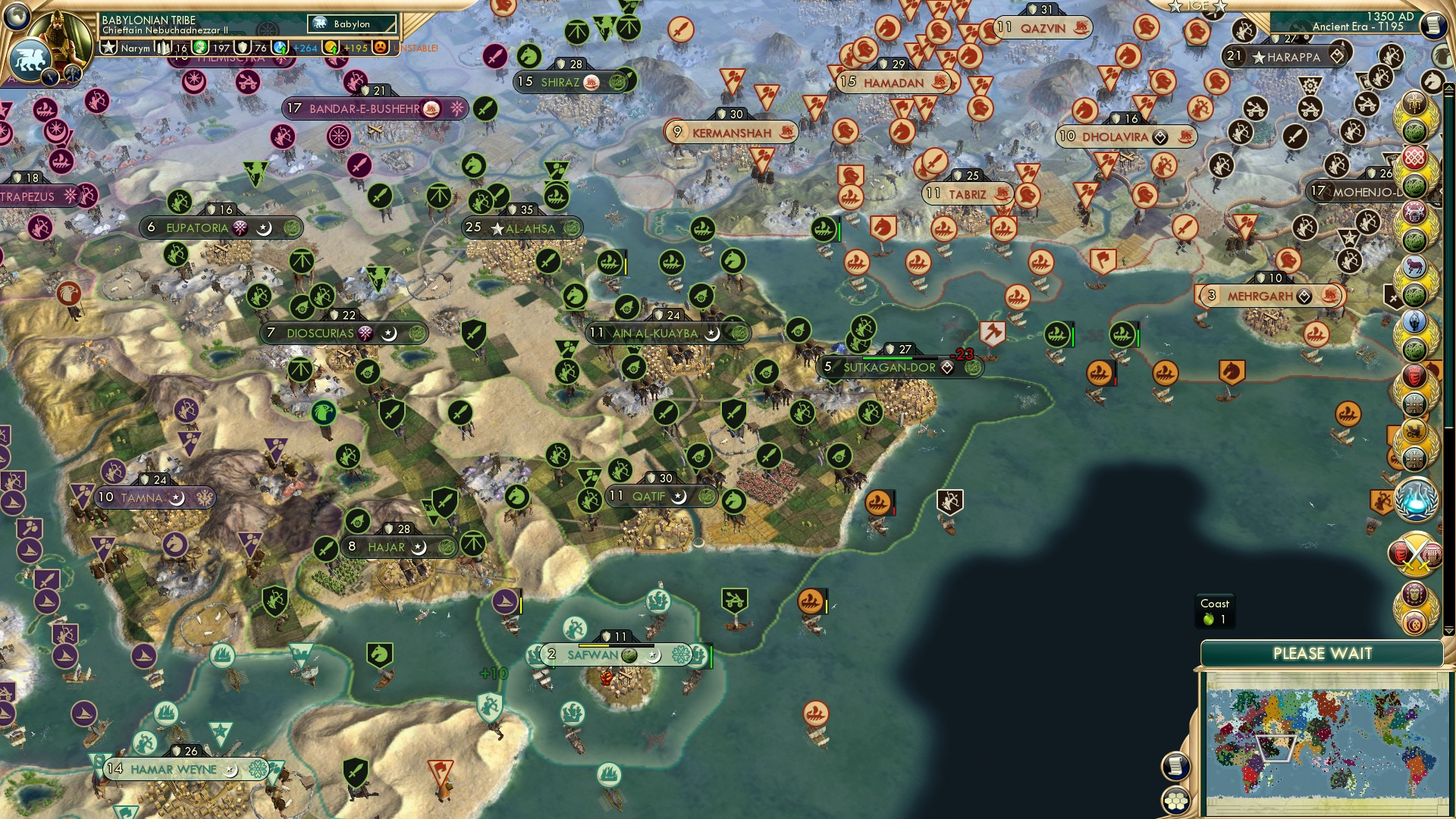This screenshot has height=819, width=1456.
Task: Click the gold coin icon in the resource bar
Action: click(x=331, y=47)
